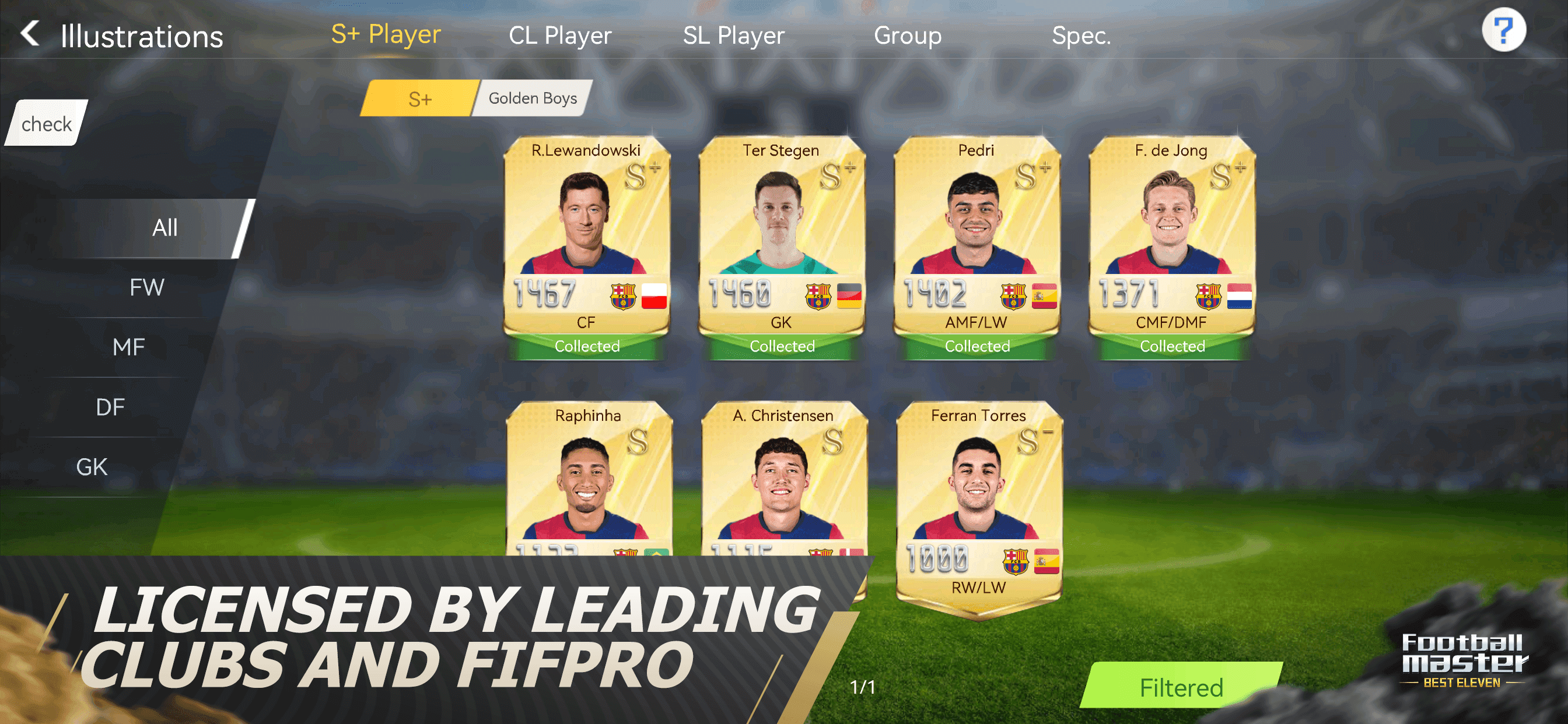Select the MF position filter
The height and width of the screenshot is (724, 1568).
(128, 347)
